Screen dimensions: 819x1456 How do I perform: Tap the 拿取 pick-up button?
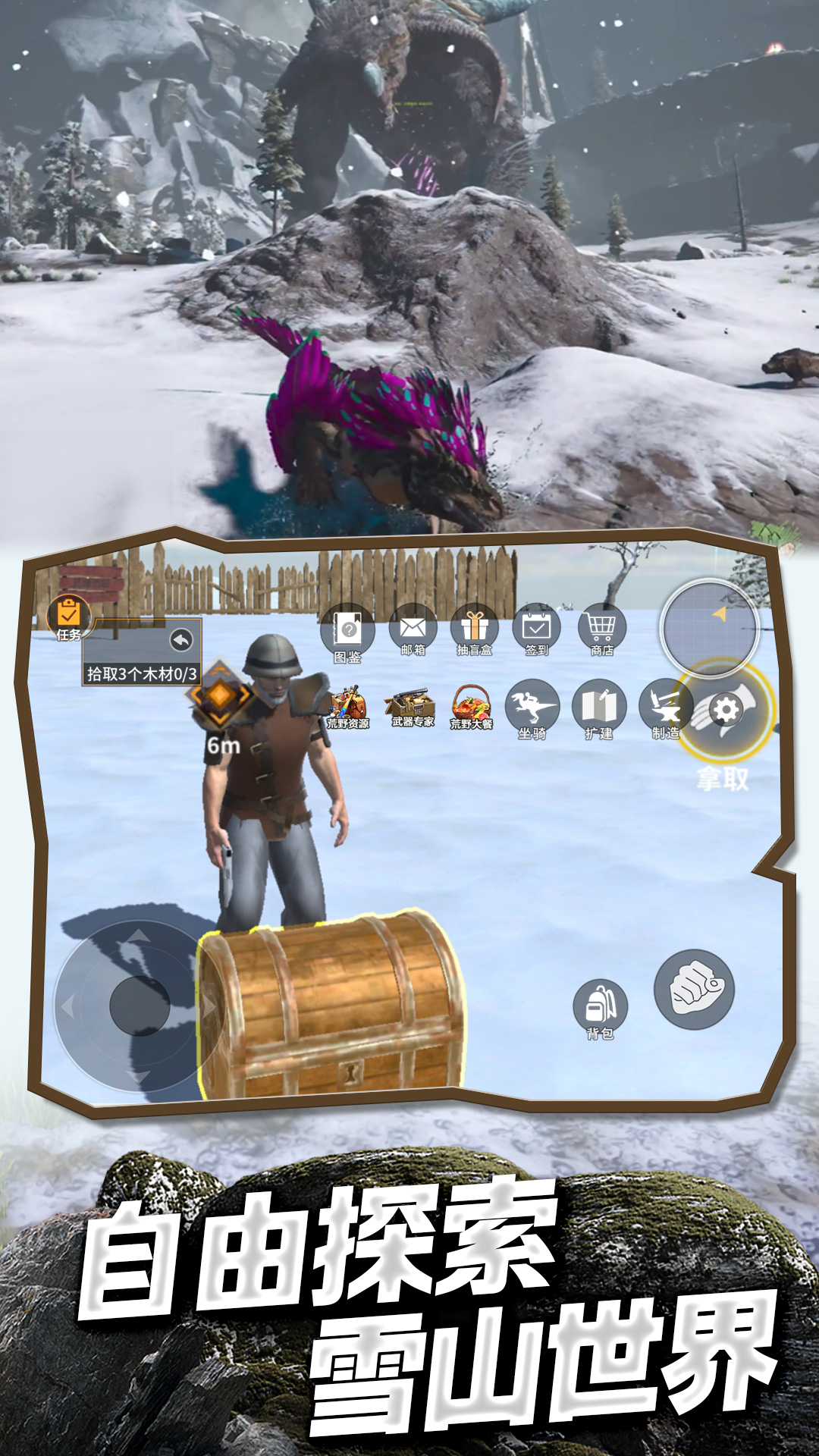[724, 713]
